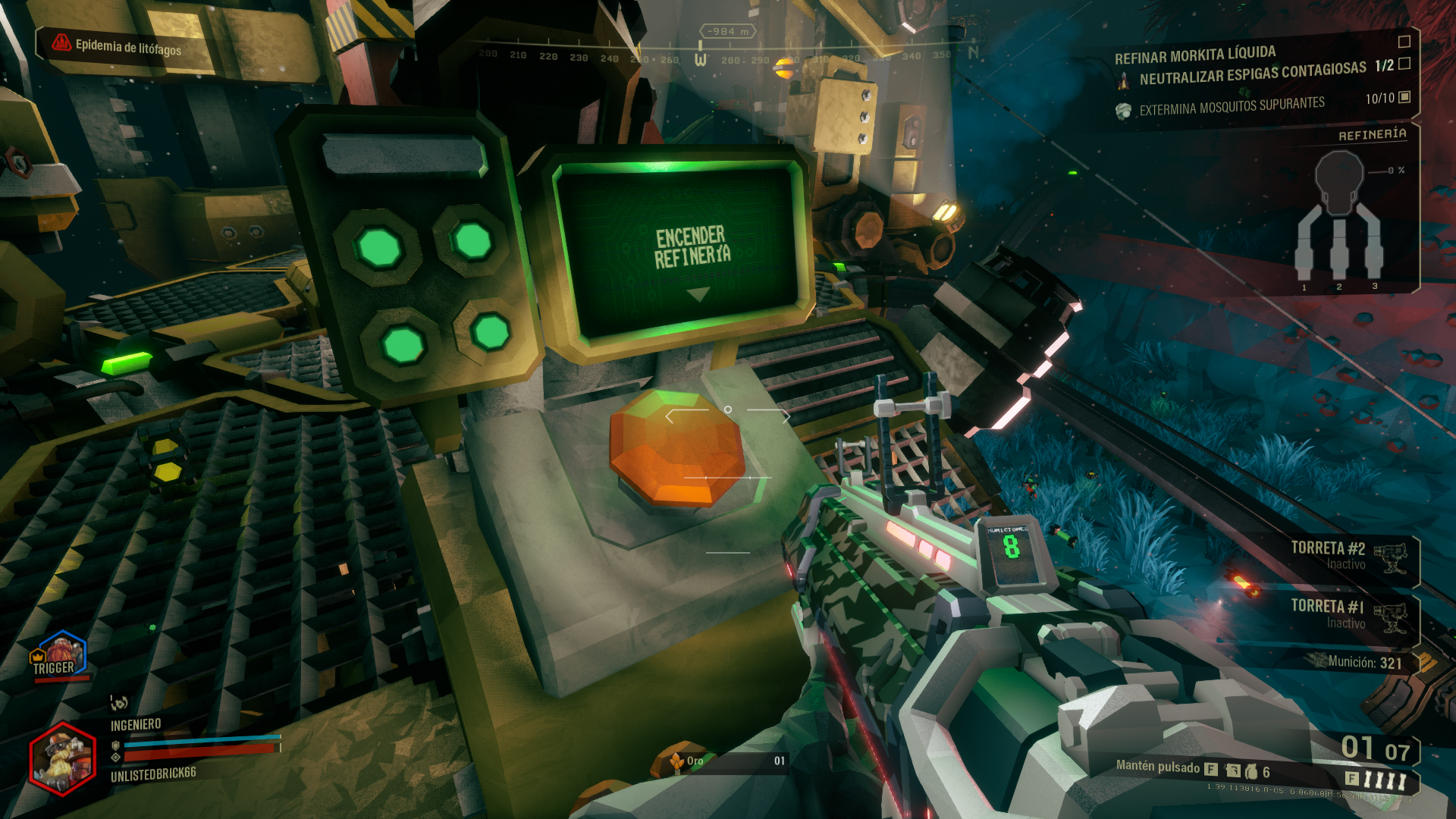Click the Torreta #2 status panel
Viewport: 1456px width, 819px height.
click(x=1348, y=556)
